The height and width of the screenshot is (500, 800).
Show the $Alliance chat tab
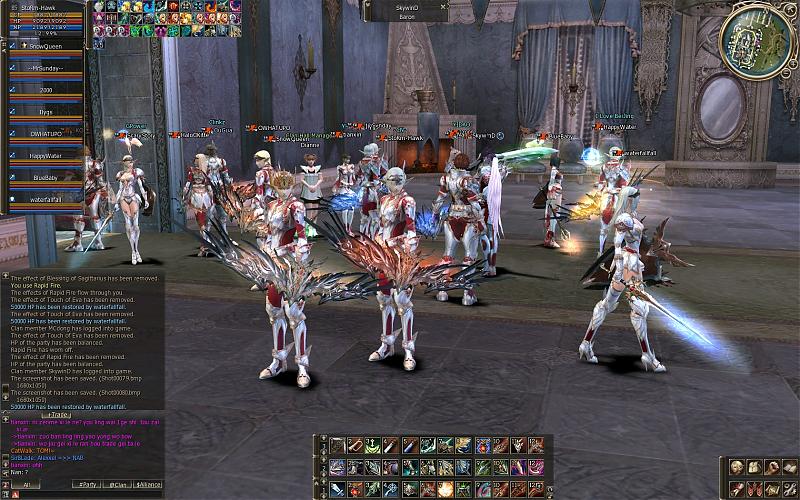(x=149, y=485)
